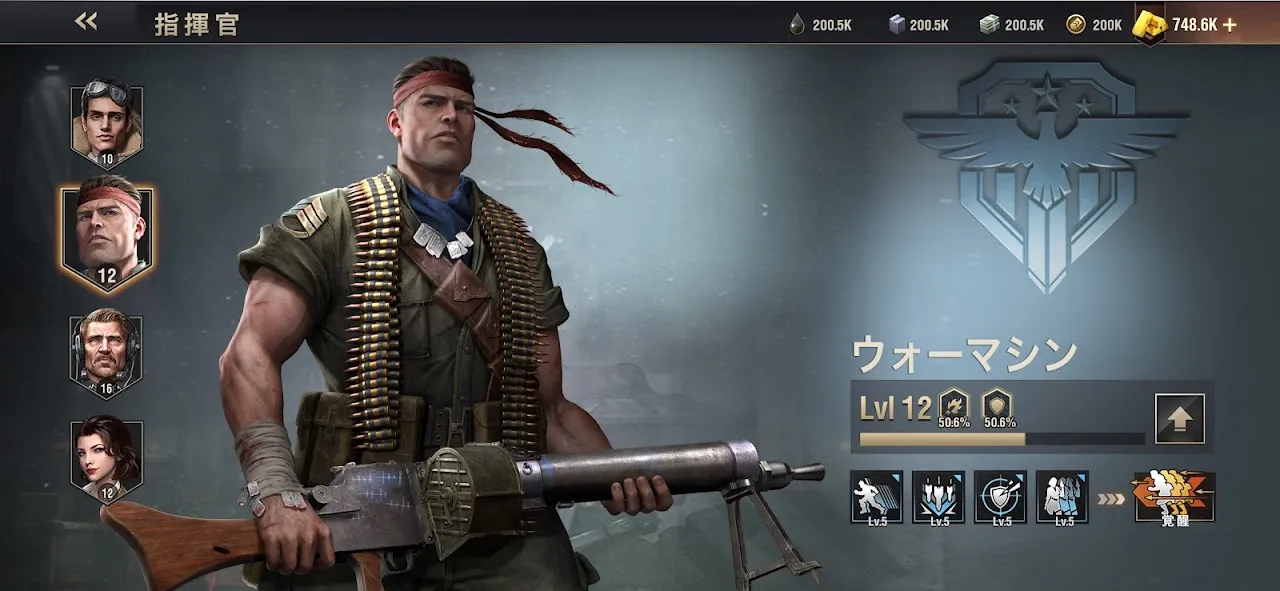Check the 200K coin resource

(1095, 25)
